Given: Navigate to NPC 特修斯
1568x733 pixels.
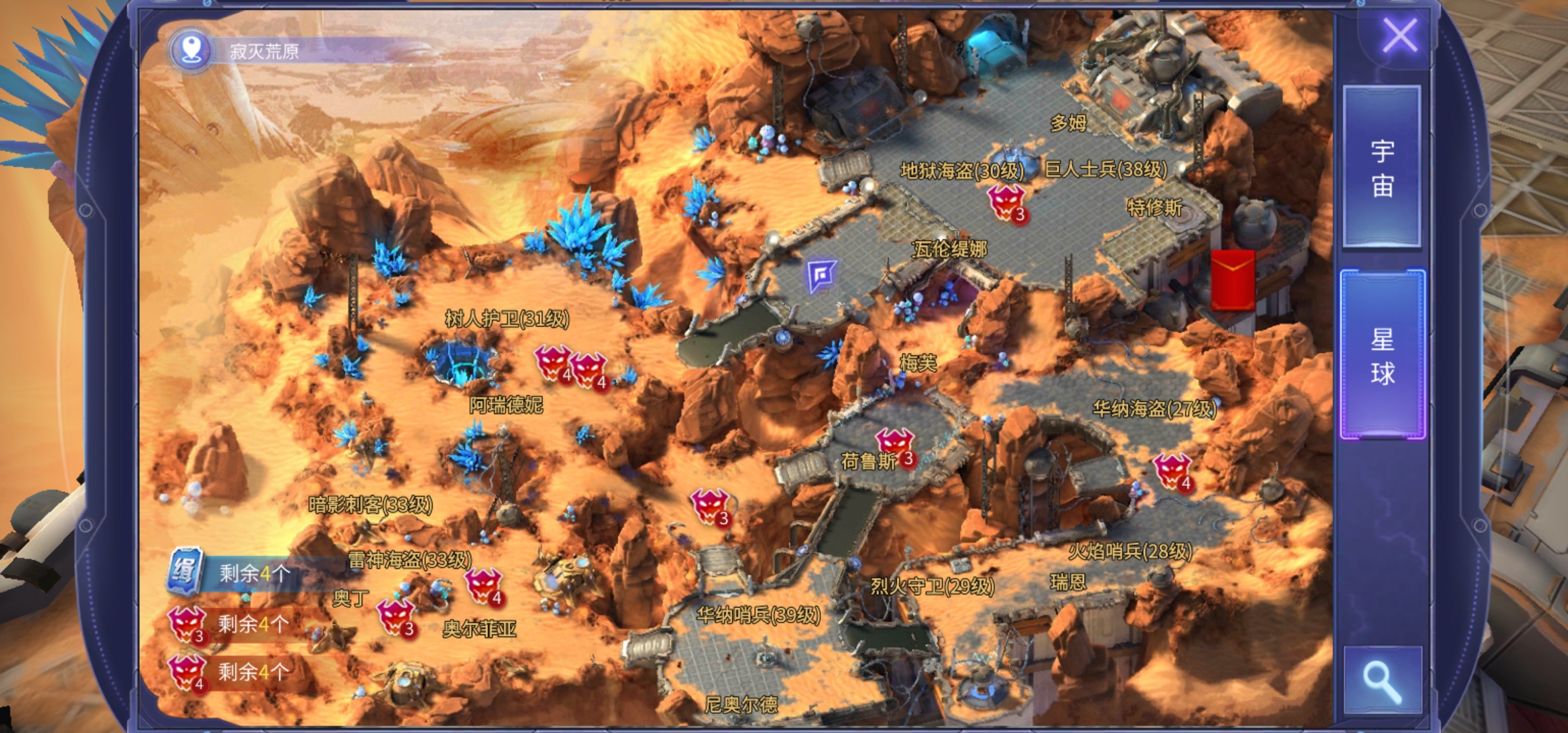Looking at the screenshot, I should pyautogui.click(x=1154, y=207).
